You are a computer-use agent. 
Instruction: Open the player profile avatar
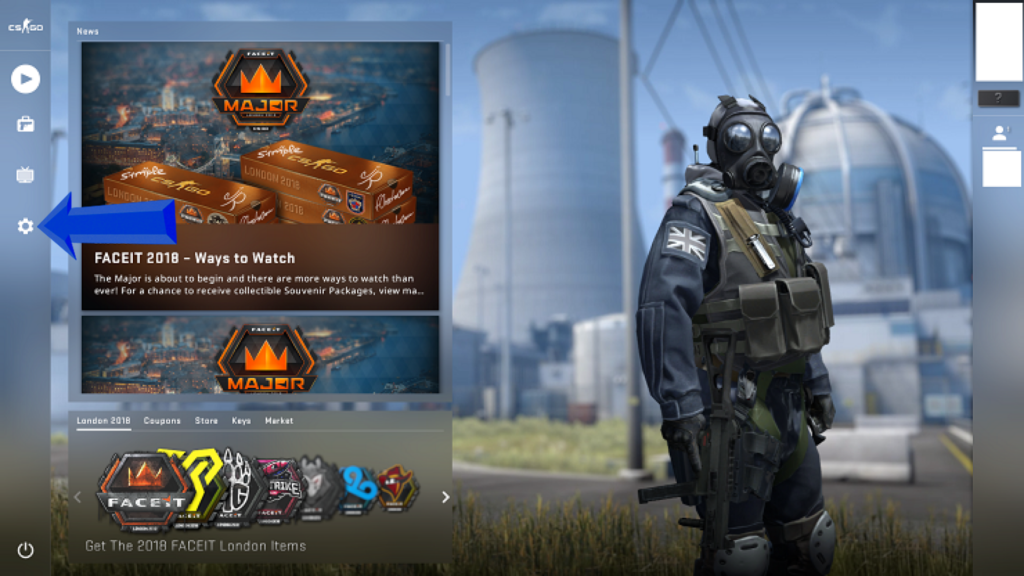tap(998, 42)
